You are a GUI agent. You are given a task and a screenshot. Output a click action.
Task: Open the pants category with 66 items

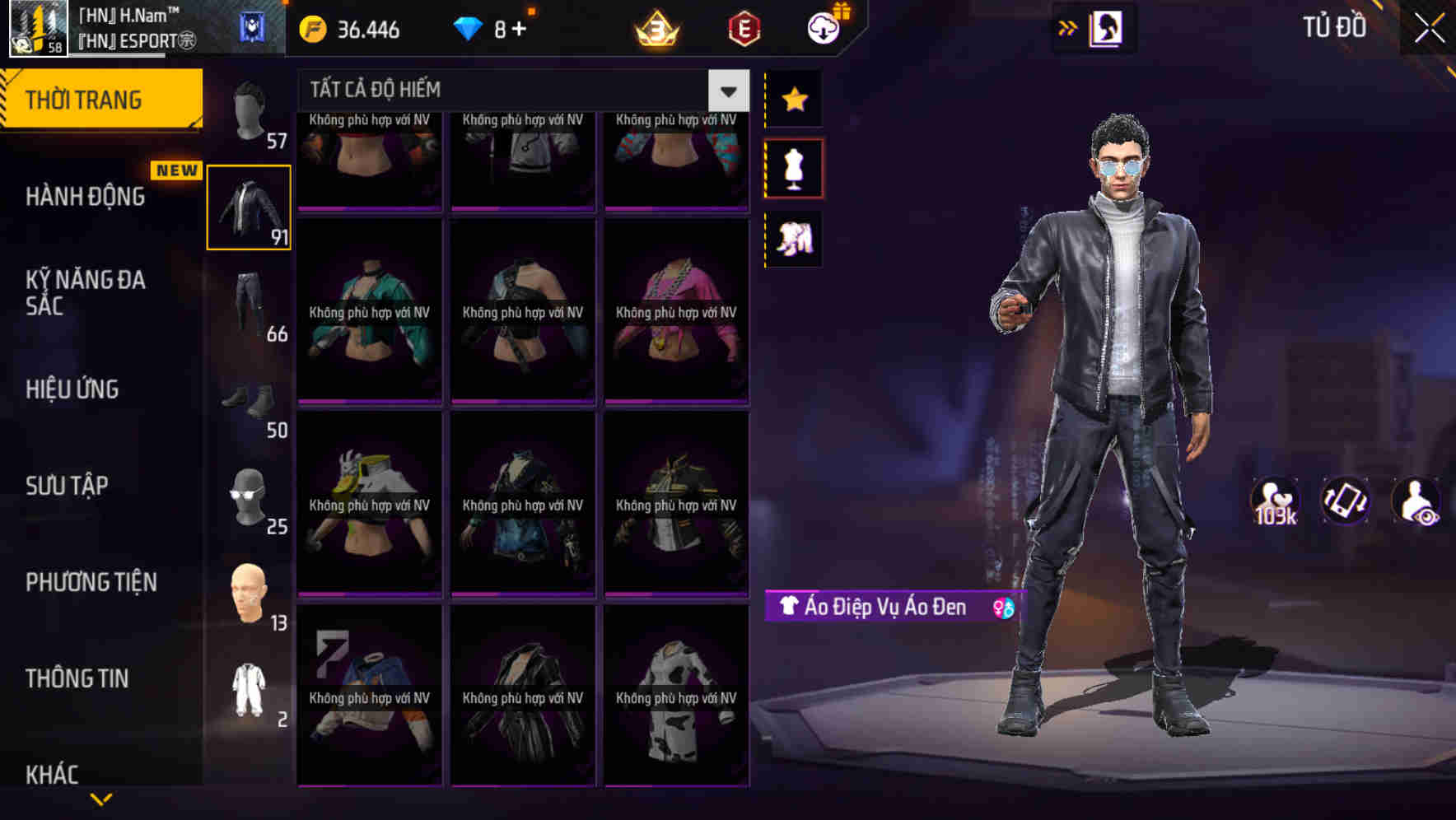[248, 305]
